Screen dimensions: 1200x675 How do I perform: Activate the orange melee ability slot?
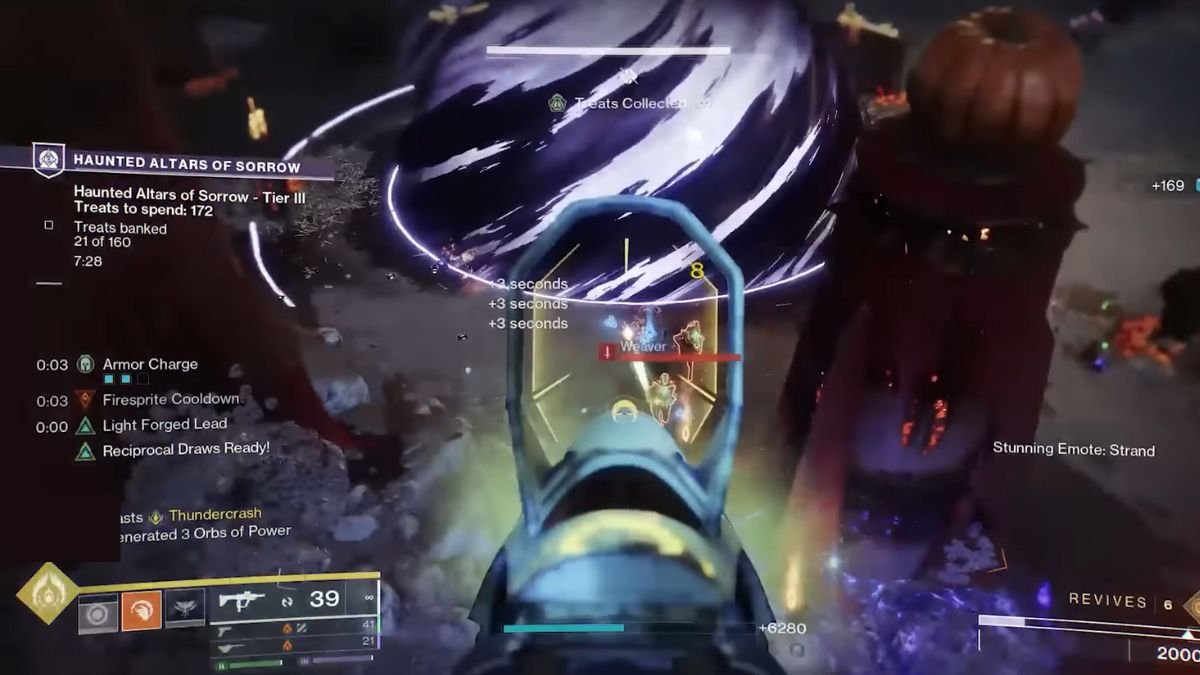coord(141,610)
